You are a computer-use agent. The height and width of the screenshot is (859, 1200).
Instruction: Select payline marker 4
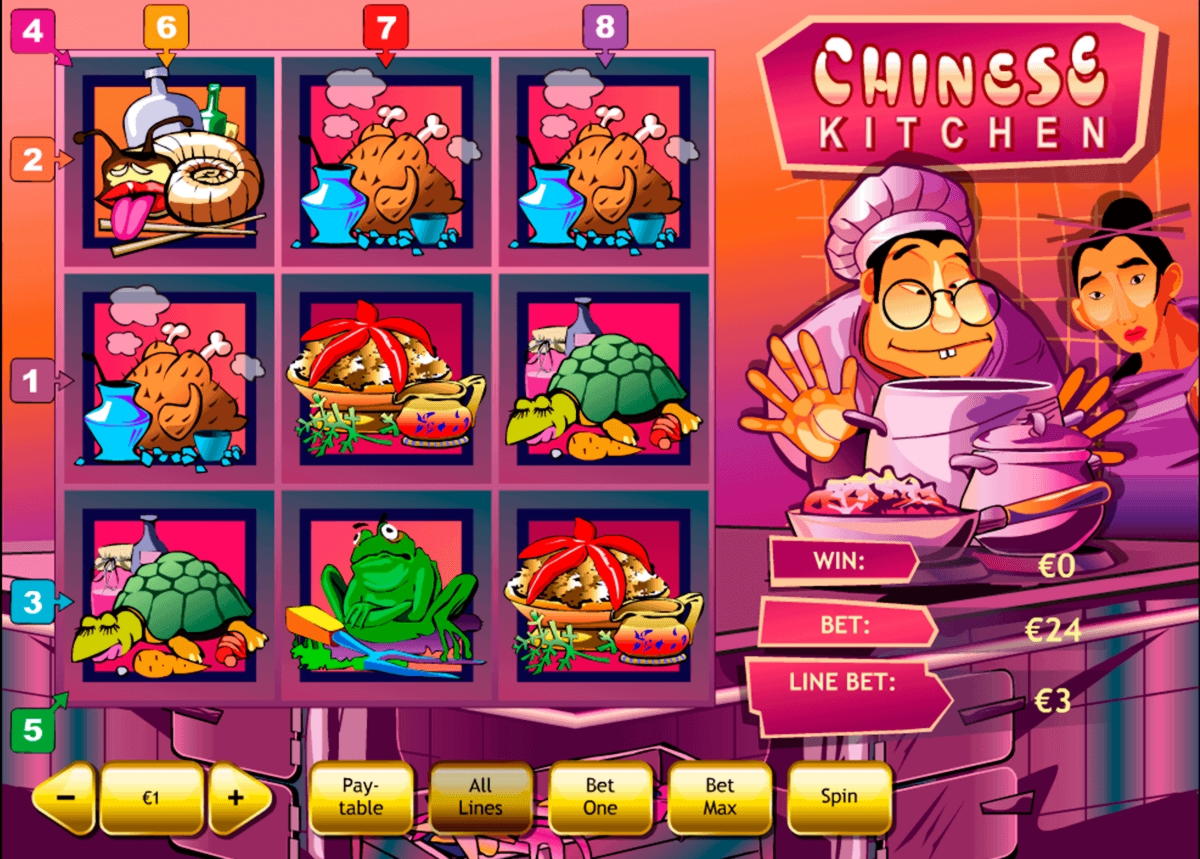tap(32, 31)
